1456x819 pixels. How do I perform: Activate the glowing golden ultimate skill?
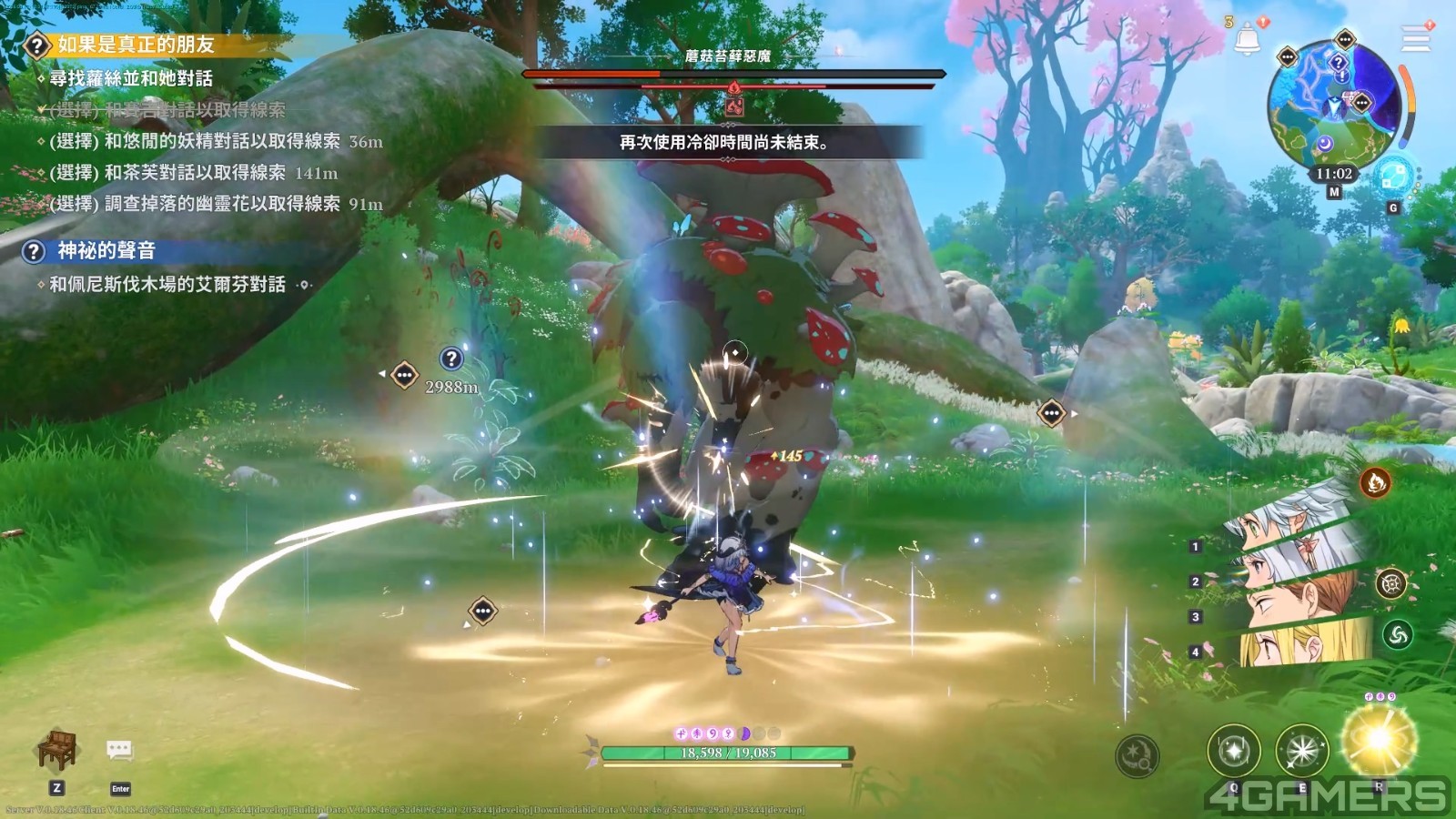click(1380, 739)
